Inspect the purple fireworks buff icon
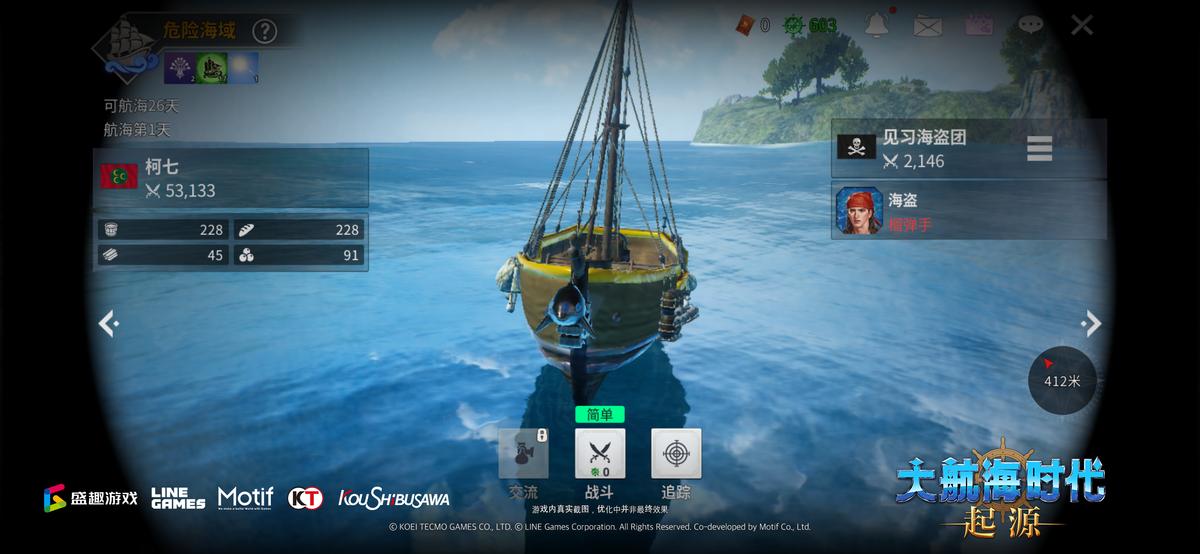Image resolution: width=1200 pixels, height=554 pixels. (178, 67)
